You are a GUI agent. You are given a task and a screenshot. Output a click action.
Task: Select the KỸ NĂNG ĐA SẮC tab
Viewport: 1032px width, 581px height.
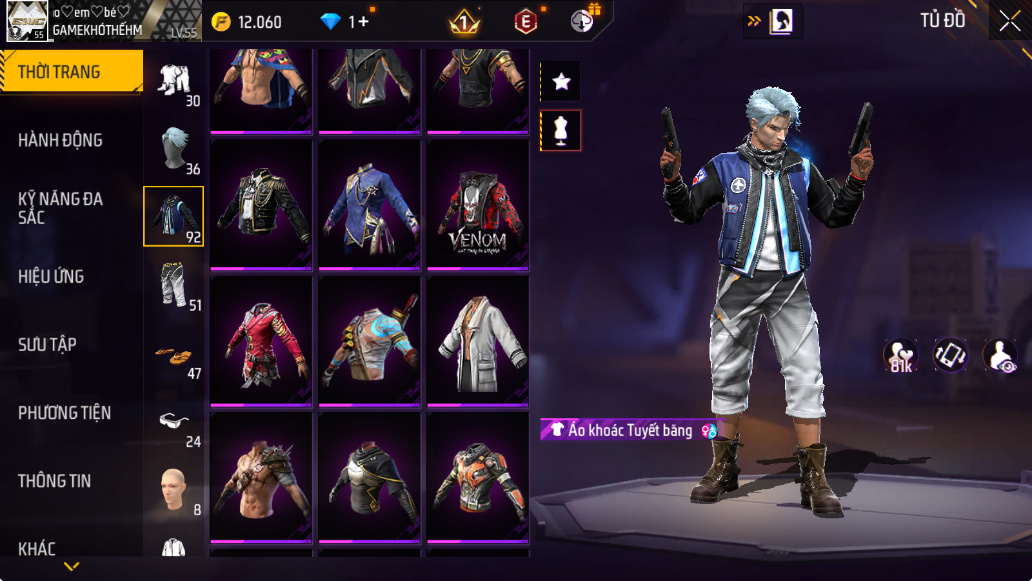click(60, 208)
